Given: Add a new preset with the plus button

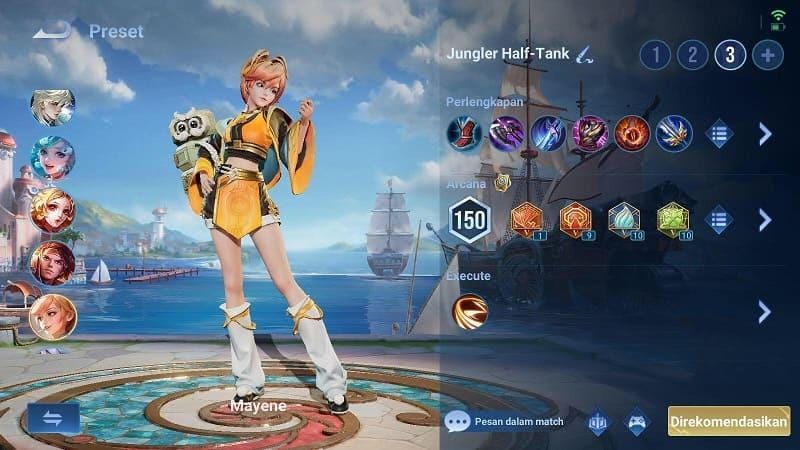Looking at the screenshot, I should (767, 54).
